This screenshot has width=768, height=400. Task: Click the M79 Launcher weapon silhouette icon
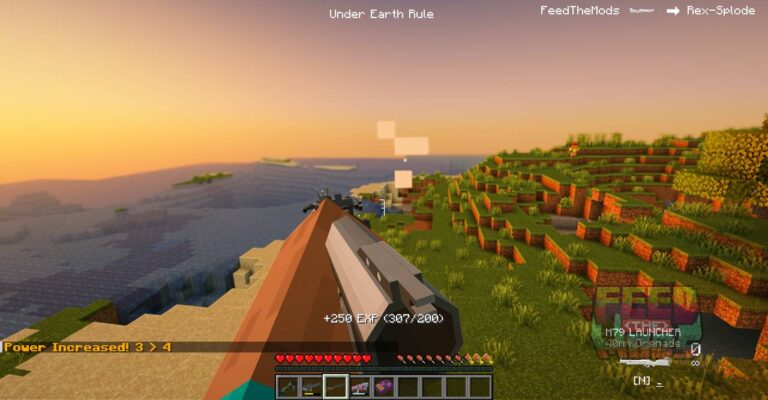645,363
